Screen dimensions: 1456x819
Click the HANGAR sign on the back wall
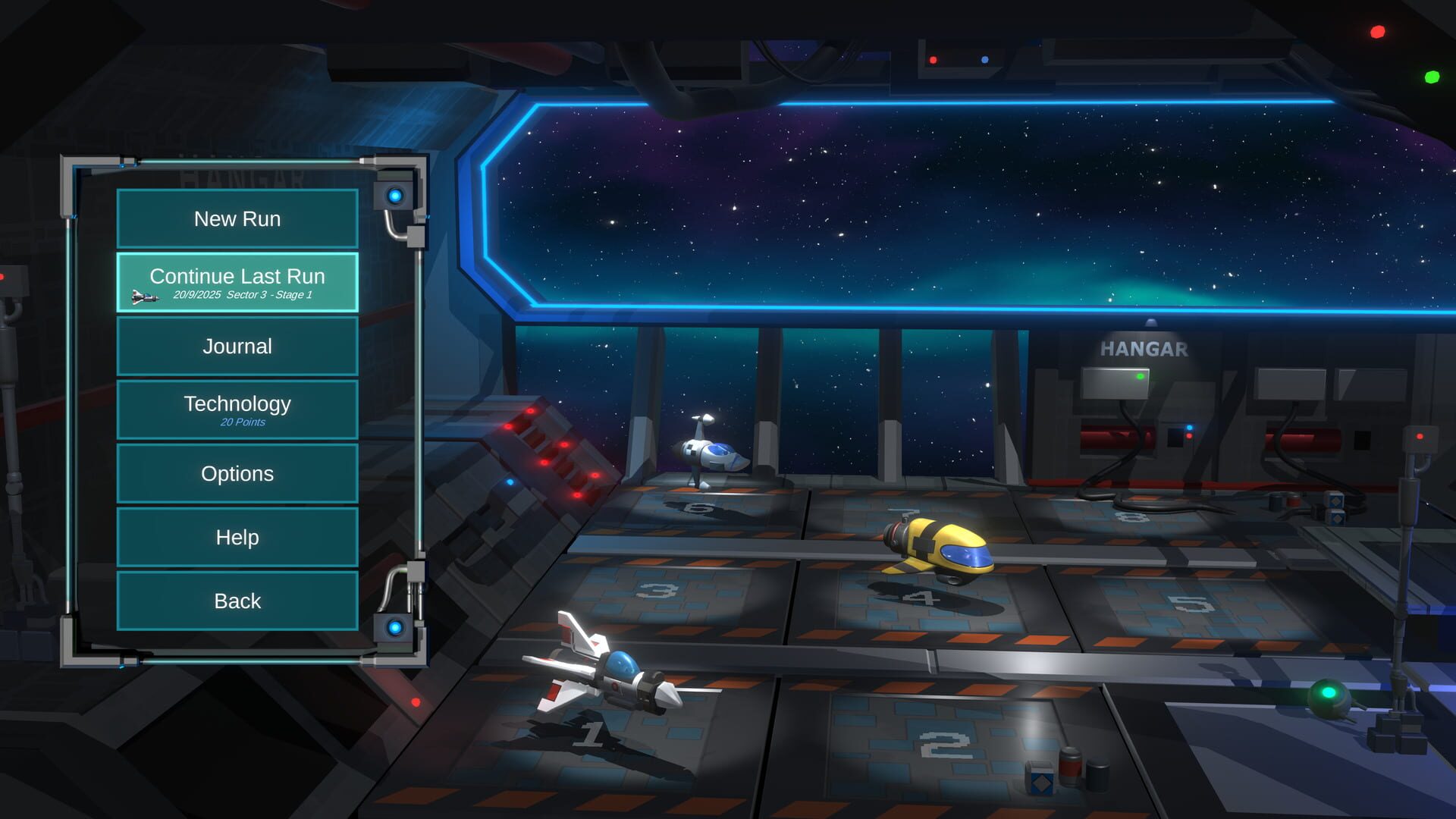coord(1144,350)
